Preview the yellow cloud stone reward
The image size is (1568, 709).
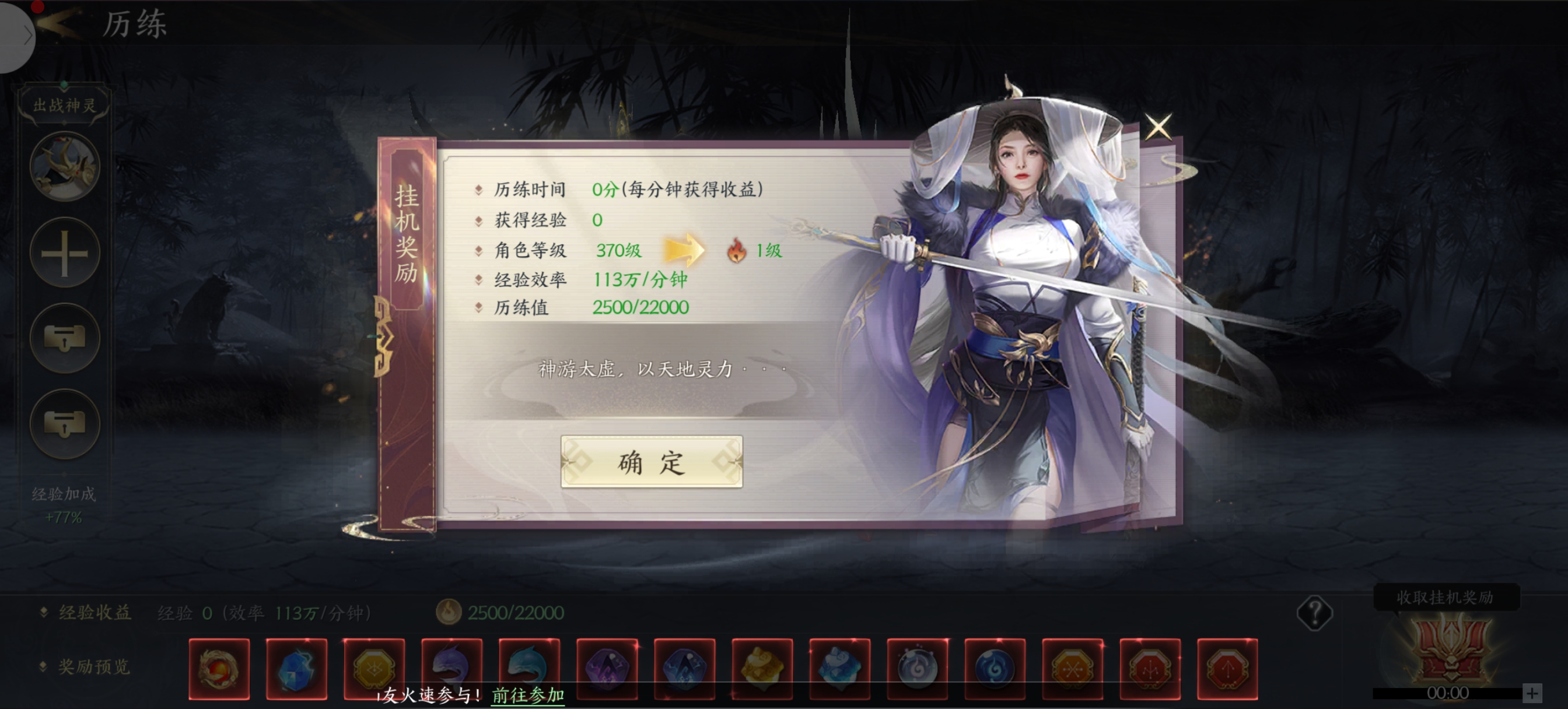click(762, 669)
